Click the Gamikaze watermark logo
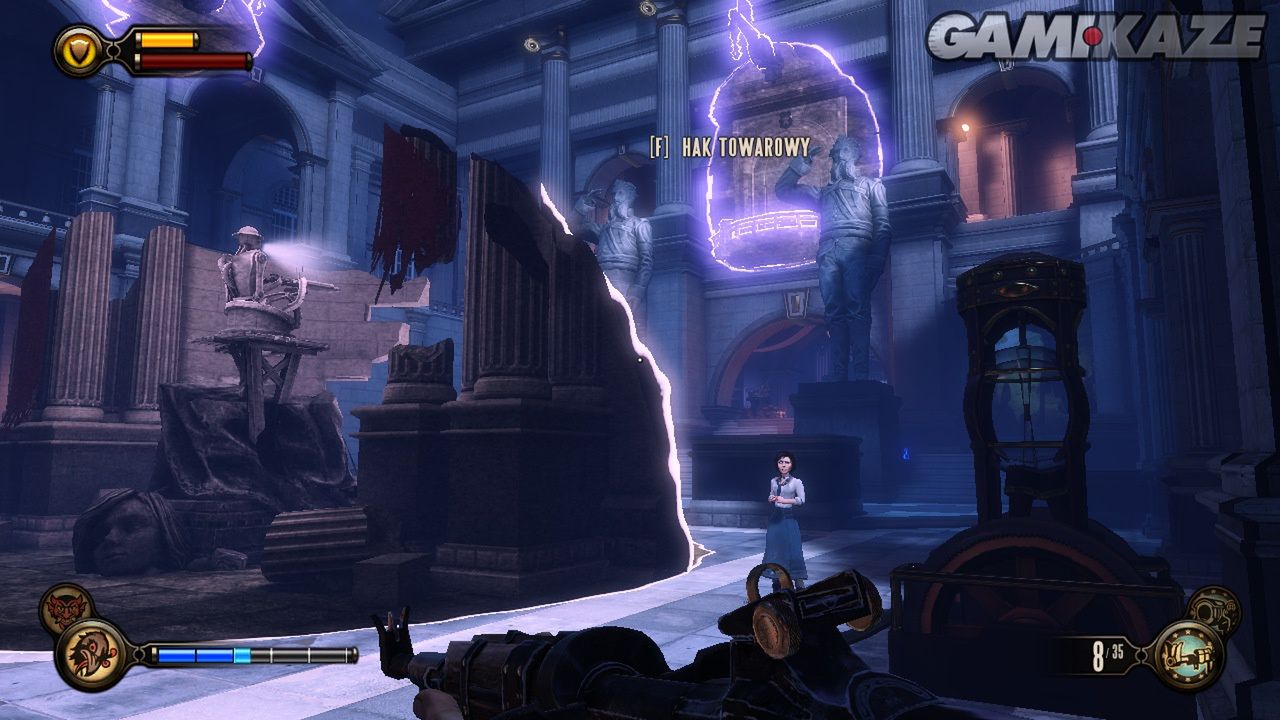The height and width of the screenshot is (720, 1280). point(1095,37)
